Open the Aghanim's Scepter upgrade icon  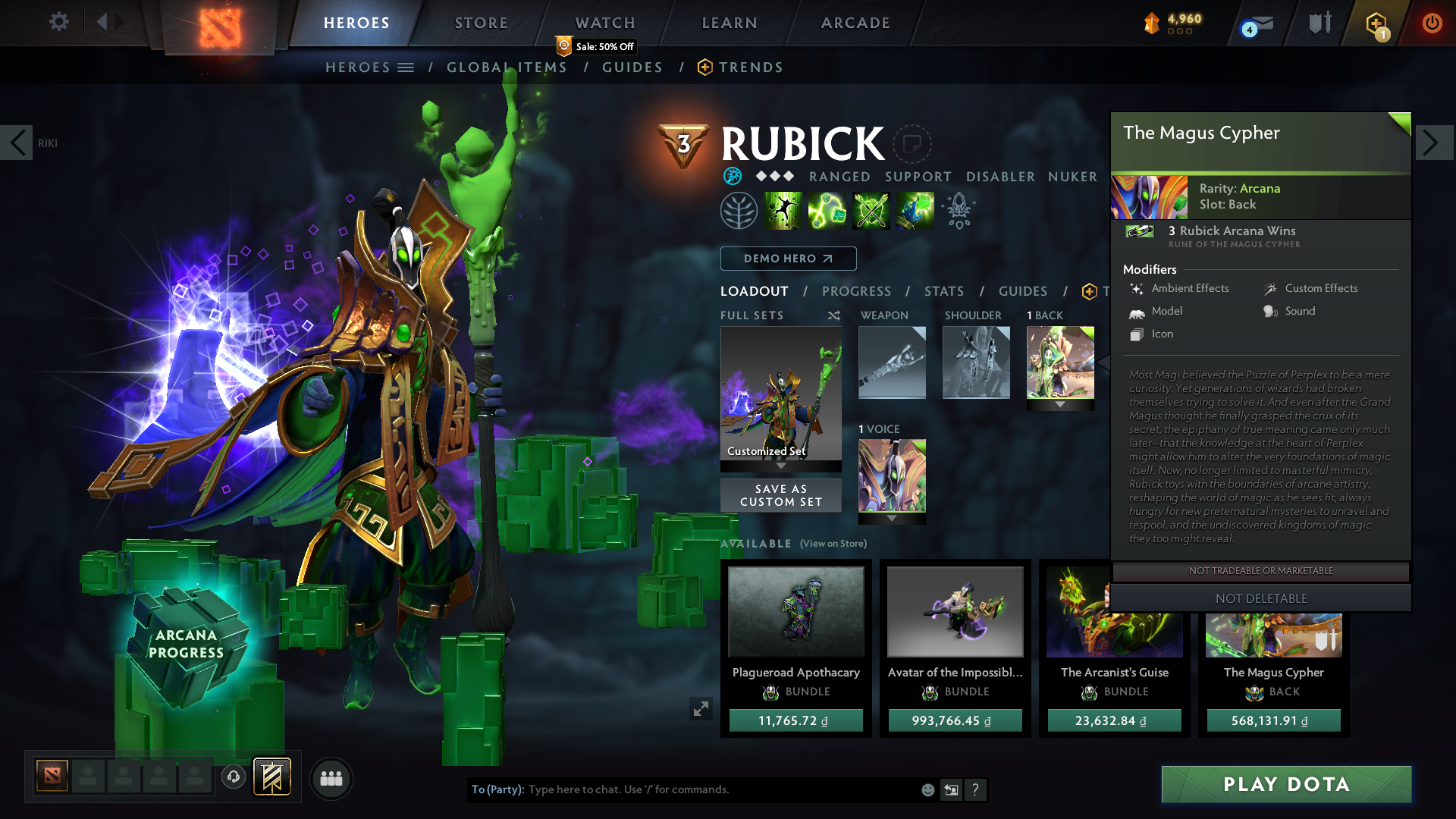click(x=958, y=210)
